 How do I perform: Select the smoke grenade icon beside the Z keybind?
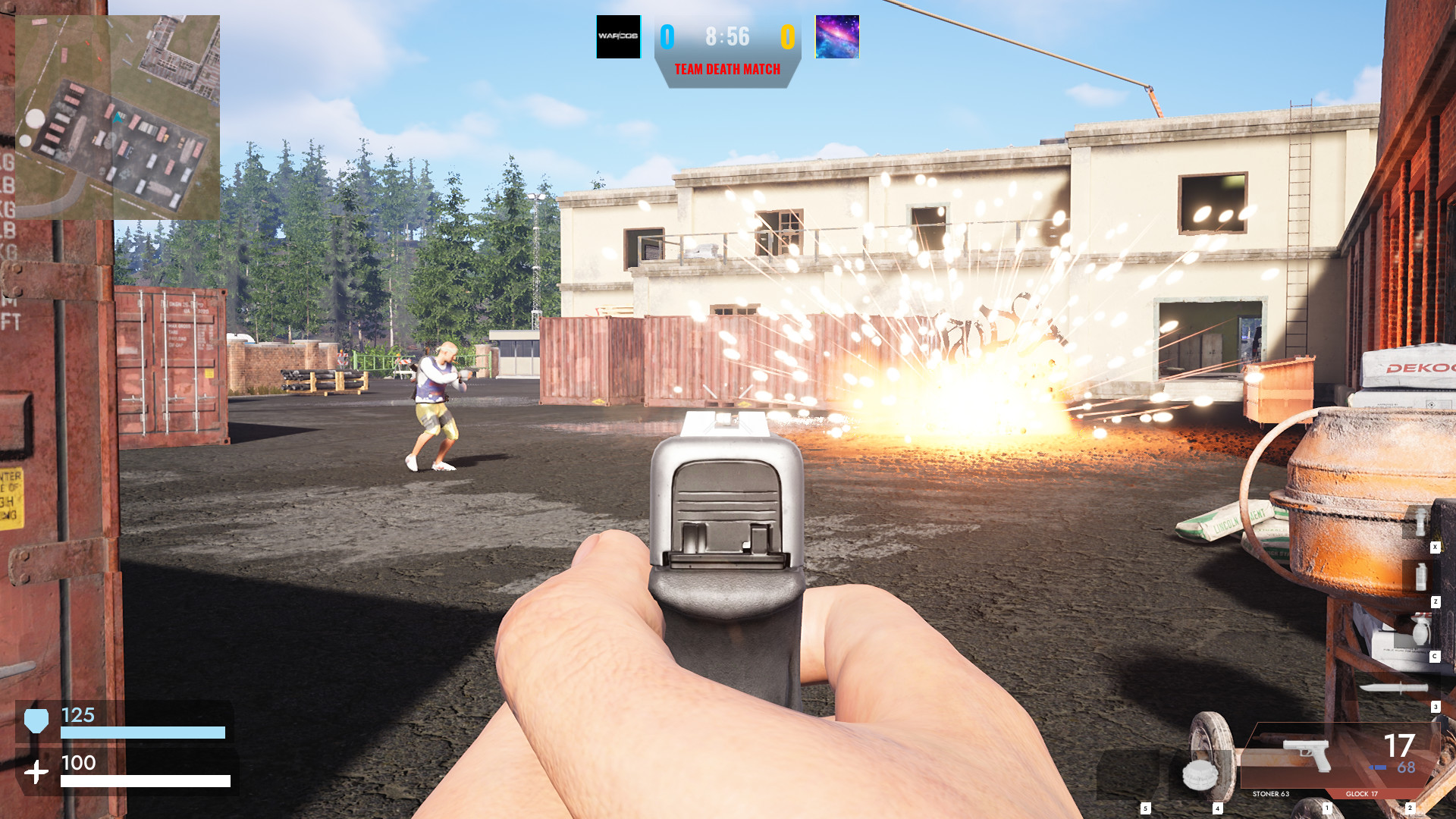click(1421, 576)
